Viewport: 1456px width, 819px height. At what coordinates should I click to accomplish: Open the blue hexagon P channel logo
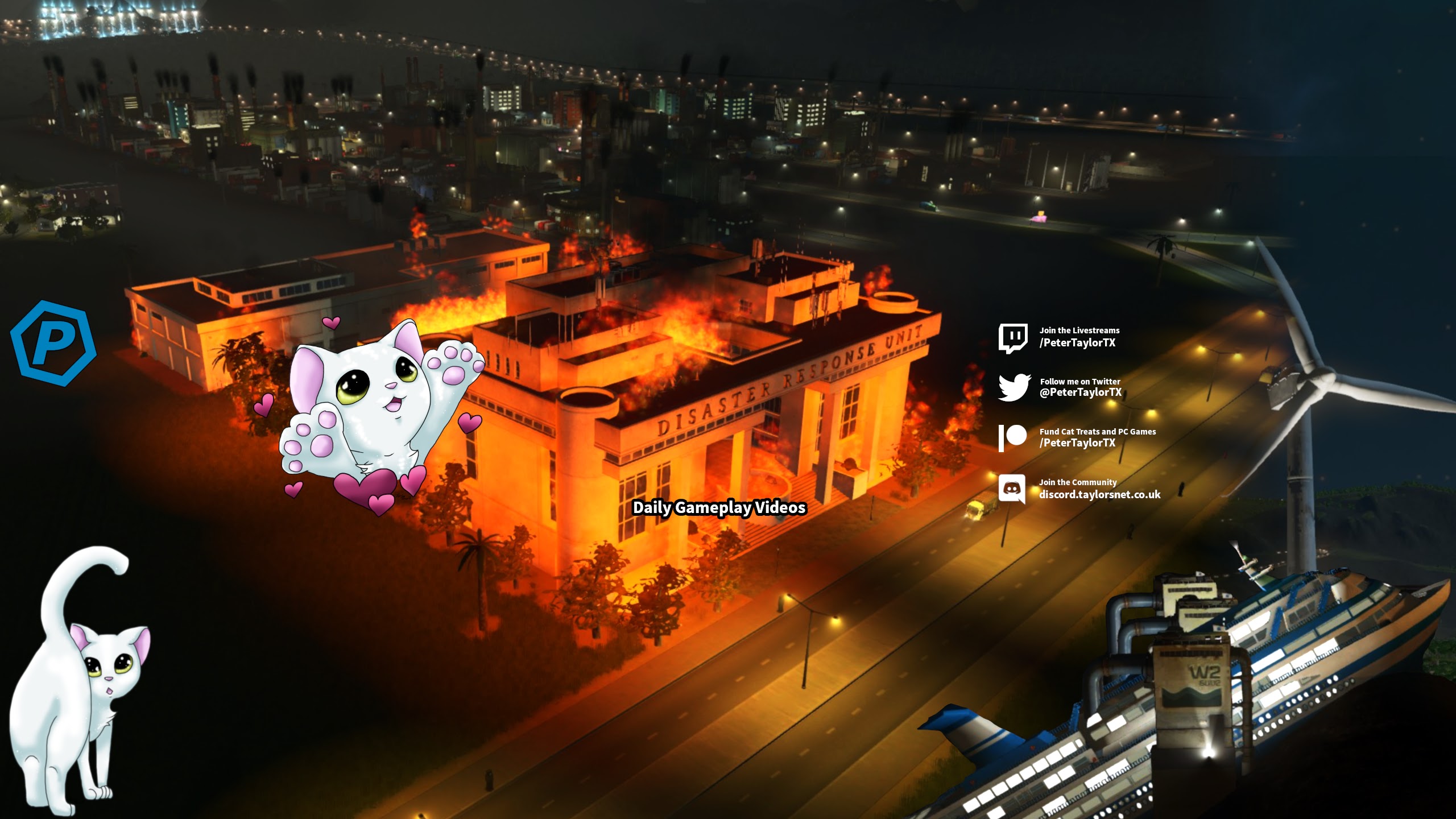(53, 343)
